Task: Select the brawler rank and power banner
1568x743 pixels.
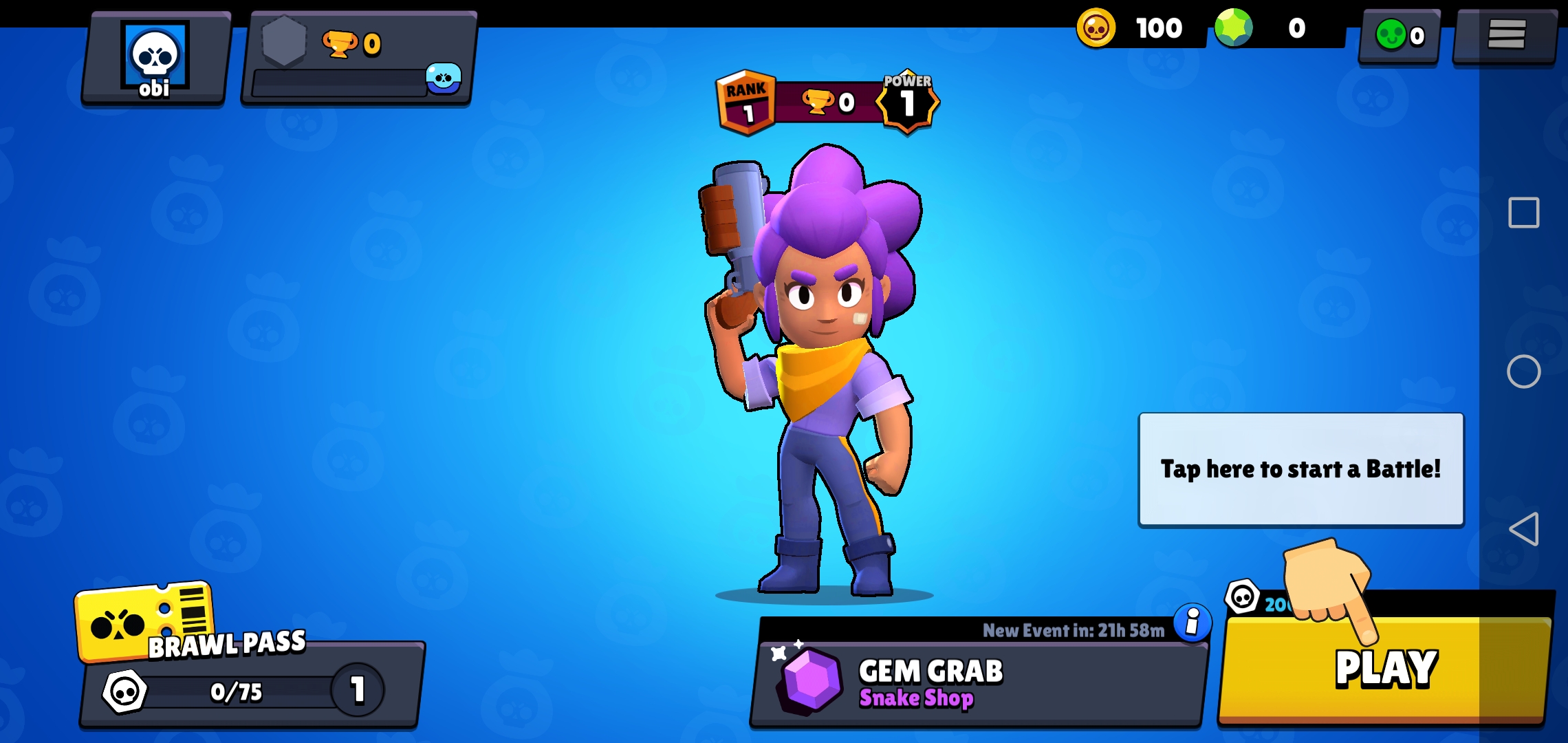Action: (x=827, y=102)
